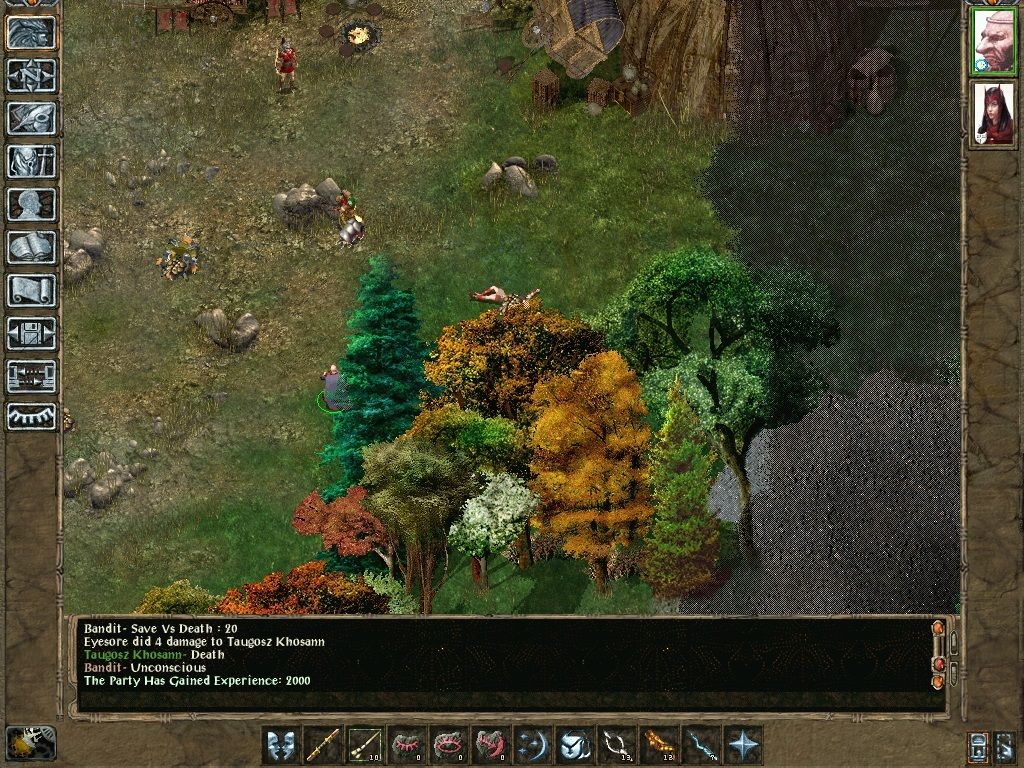Activate the crescent moon and stars ability

[x=533, y=745]
